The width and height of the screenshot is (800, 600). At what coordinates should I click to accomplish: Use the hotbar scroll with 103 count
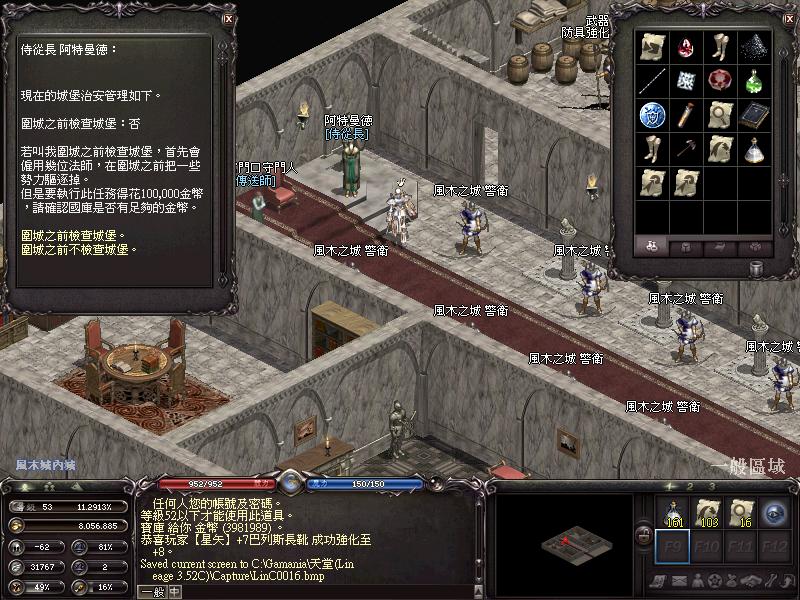tap(707, 512)
